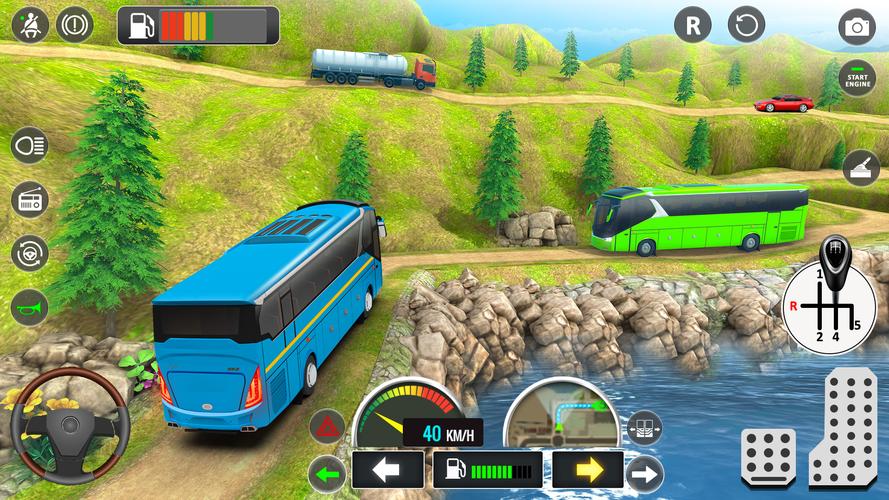Switch the camera view
Viewport: 889px width, 500px height.
coord(857,27)
